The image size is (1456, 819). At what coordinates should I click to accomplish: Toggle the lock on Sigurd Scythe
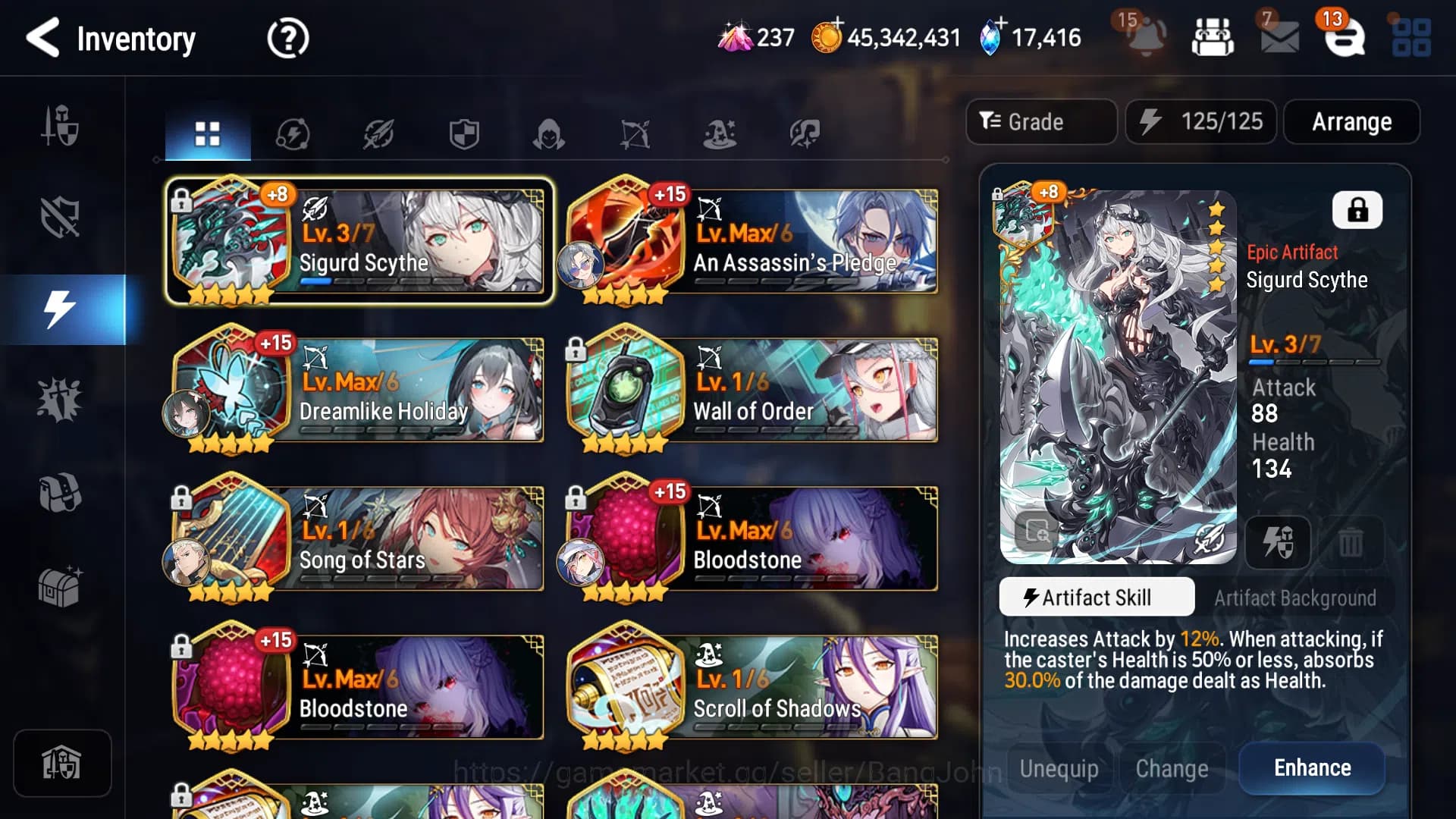(1357, 210)
